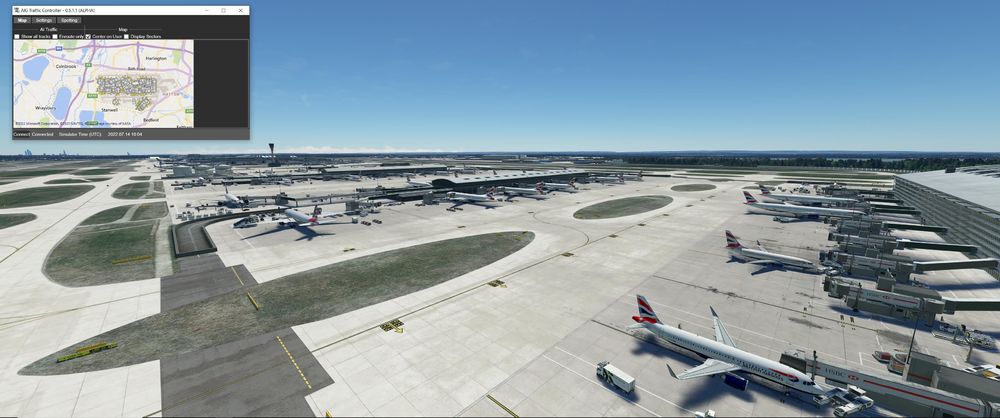The height and width of the screenshot is (418, 1000).
Task: Open the Settings tab
Action: (44, 20)
